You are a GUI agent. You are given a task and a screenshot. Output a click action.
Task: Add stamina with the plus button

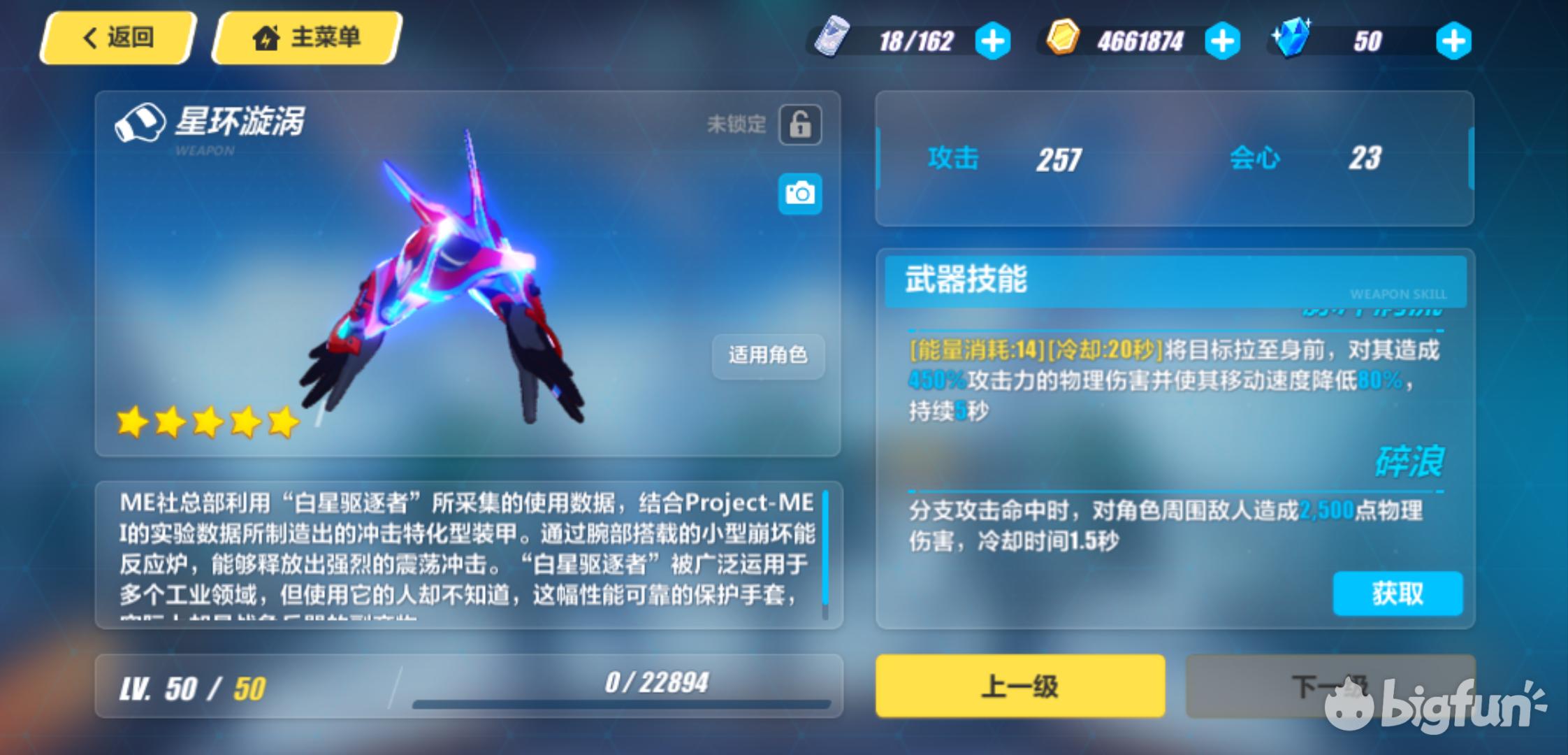tap(992, 41)
